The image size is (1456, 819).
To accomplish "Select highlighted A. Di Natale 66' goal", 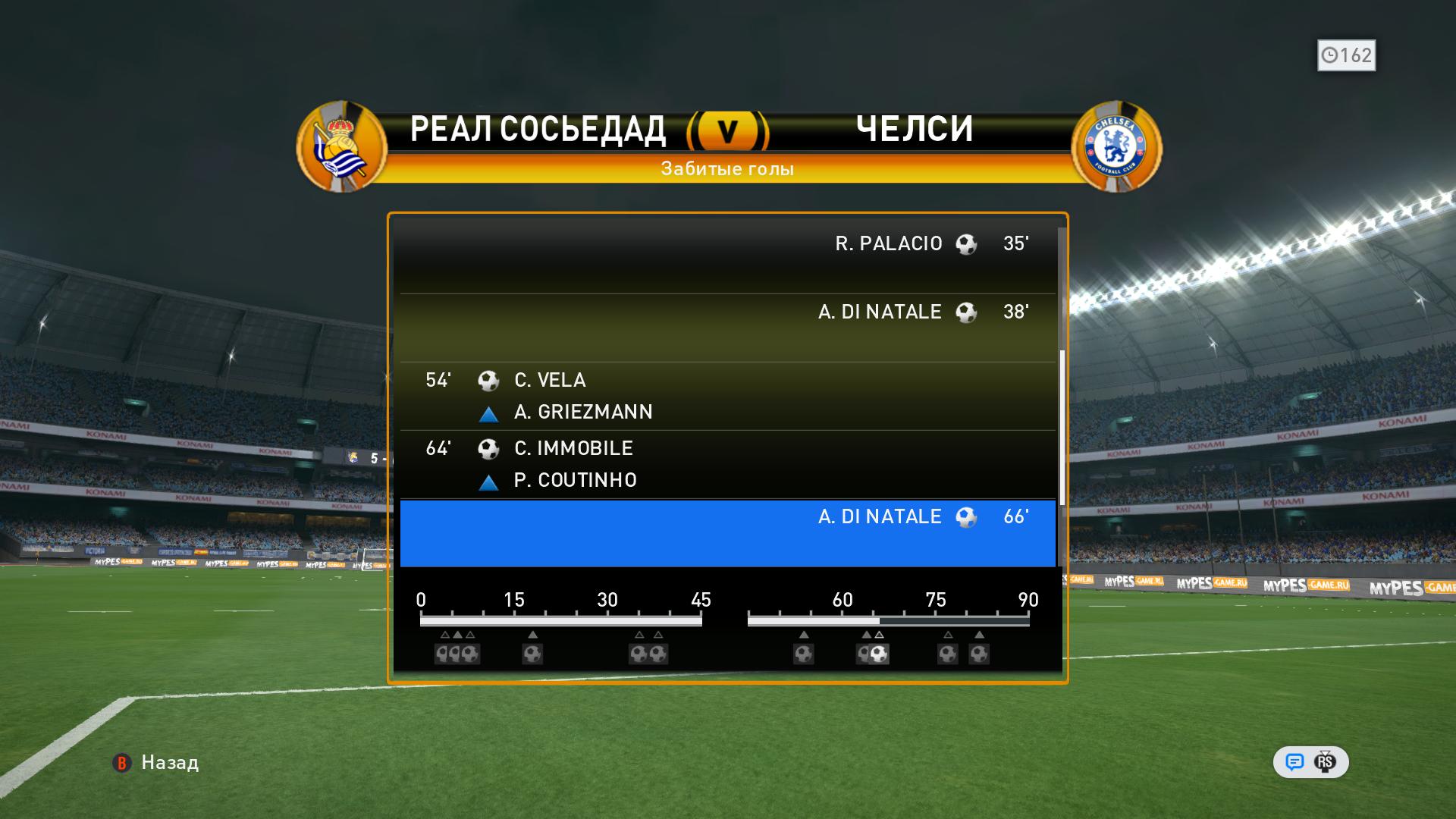I will coord(727,532).
